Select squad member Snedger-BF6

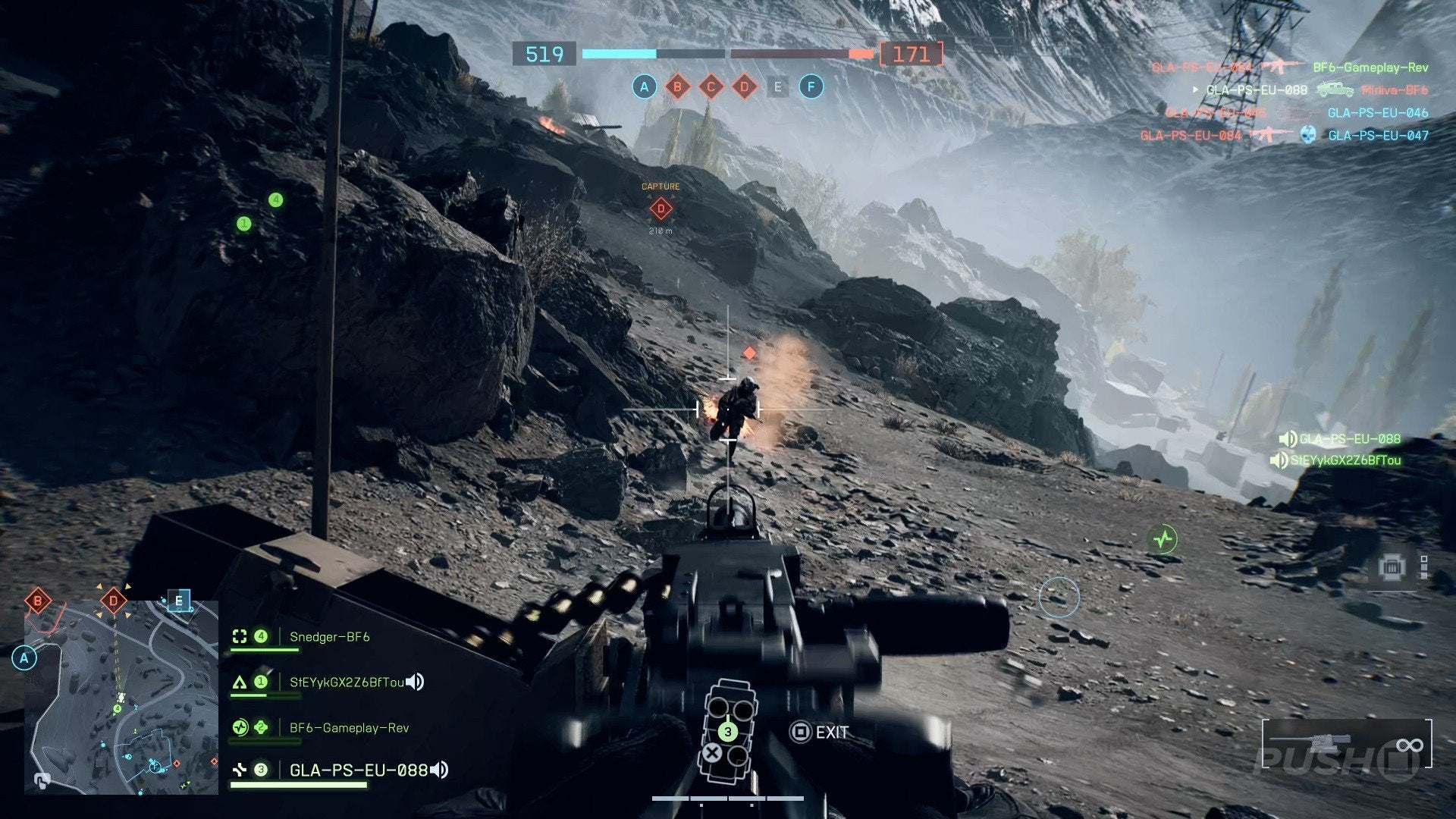click(x=329, y=637)
